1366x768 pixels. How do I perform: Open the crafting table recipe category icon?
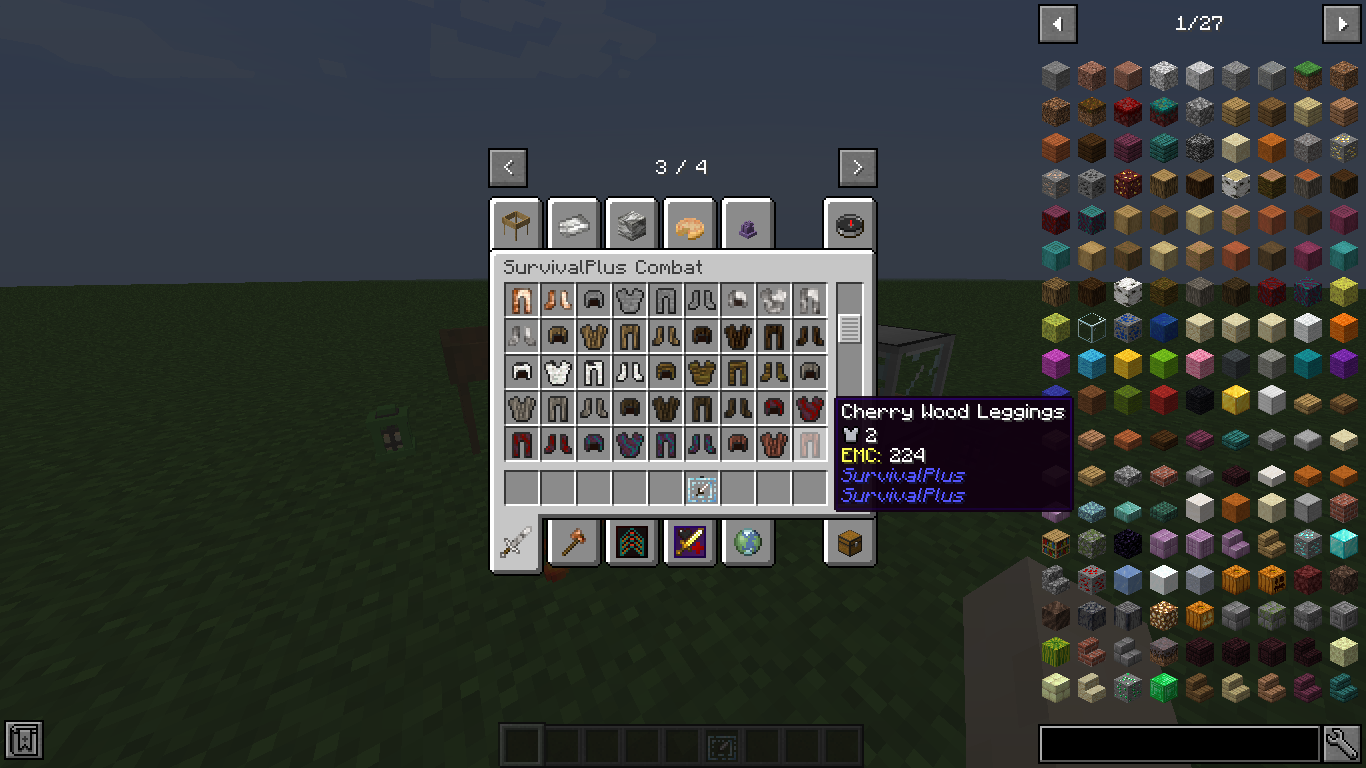(x=515, y=224)
